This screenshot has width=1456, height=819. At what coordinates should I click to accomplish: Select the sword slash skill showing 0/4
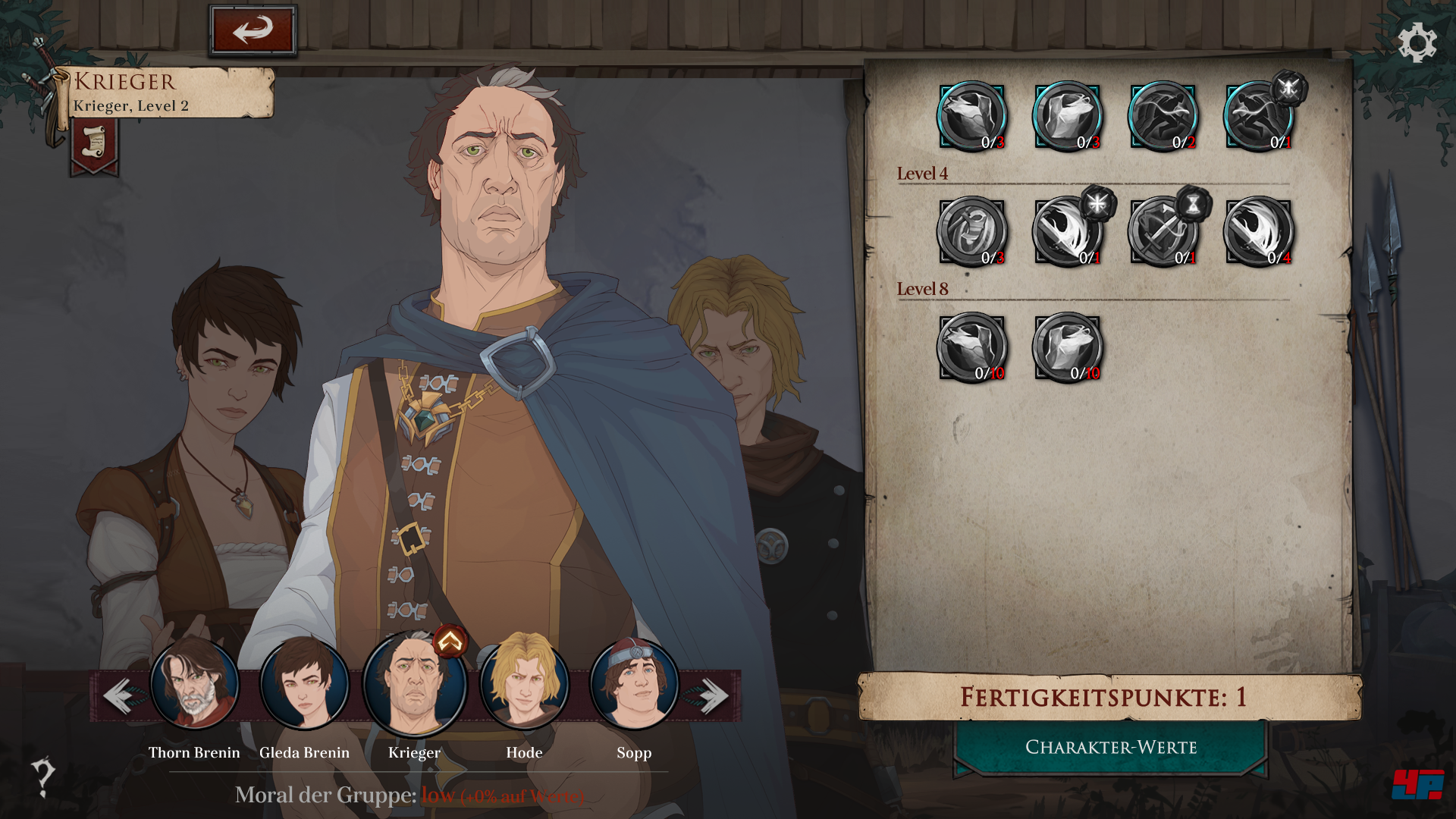[1258, 232]
